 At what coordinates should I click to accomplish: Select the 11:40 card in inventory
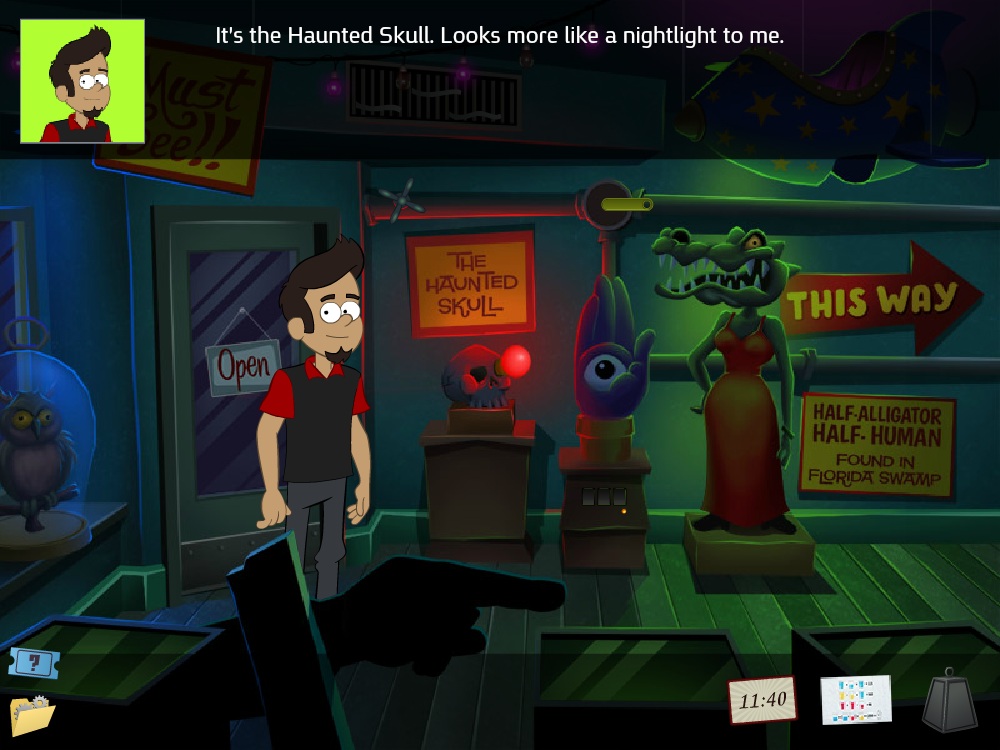[762, 699]
